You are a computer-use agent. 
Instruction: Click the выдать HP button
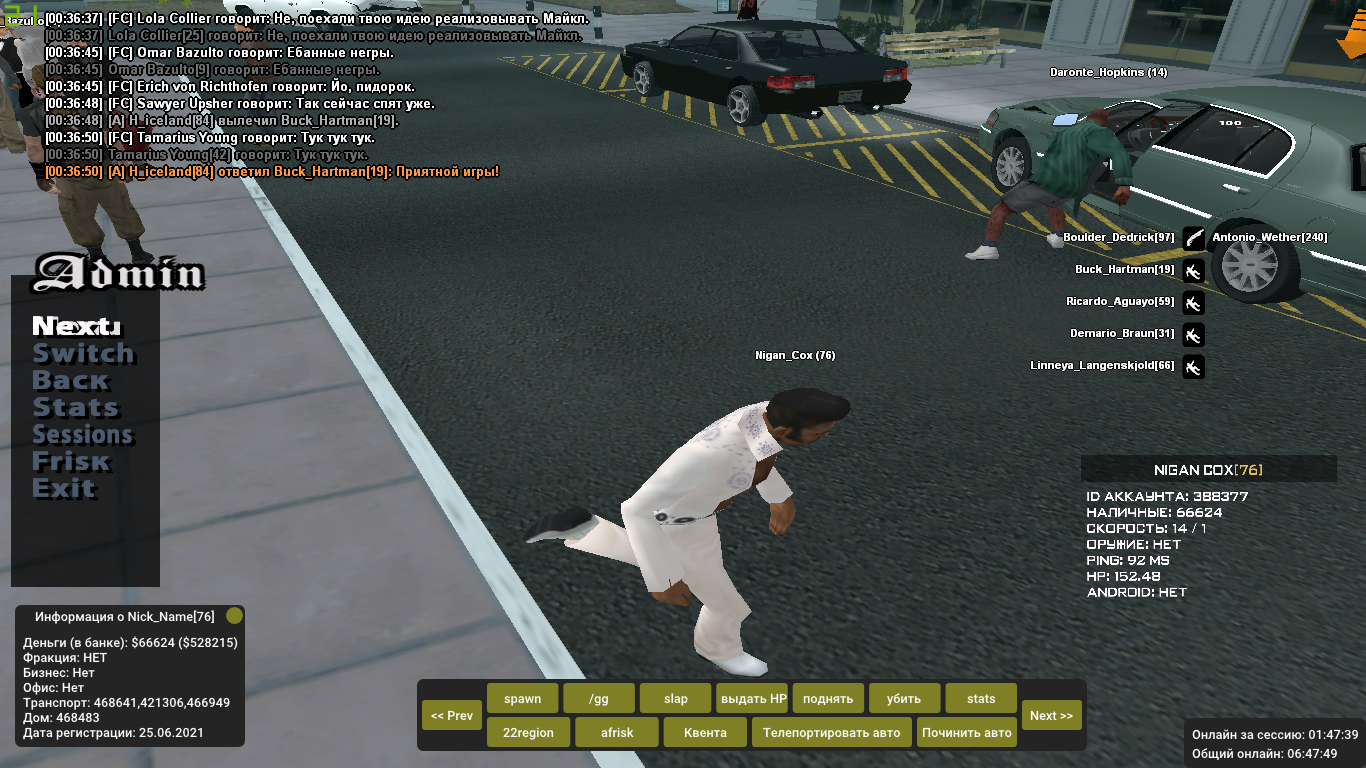(x=752, y=698)
